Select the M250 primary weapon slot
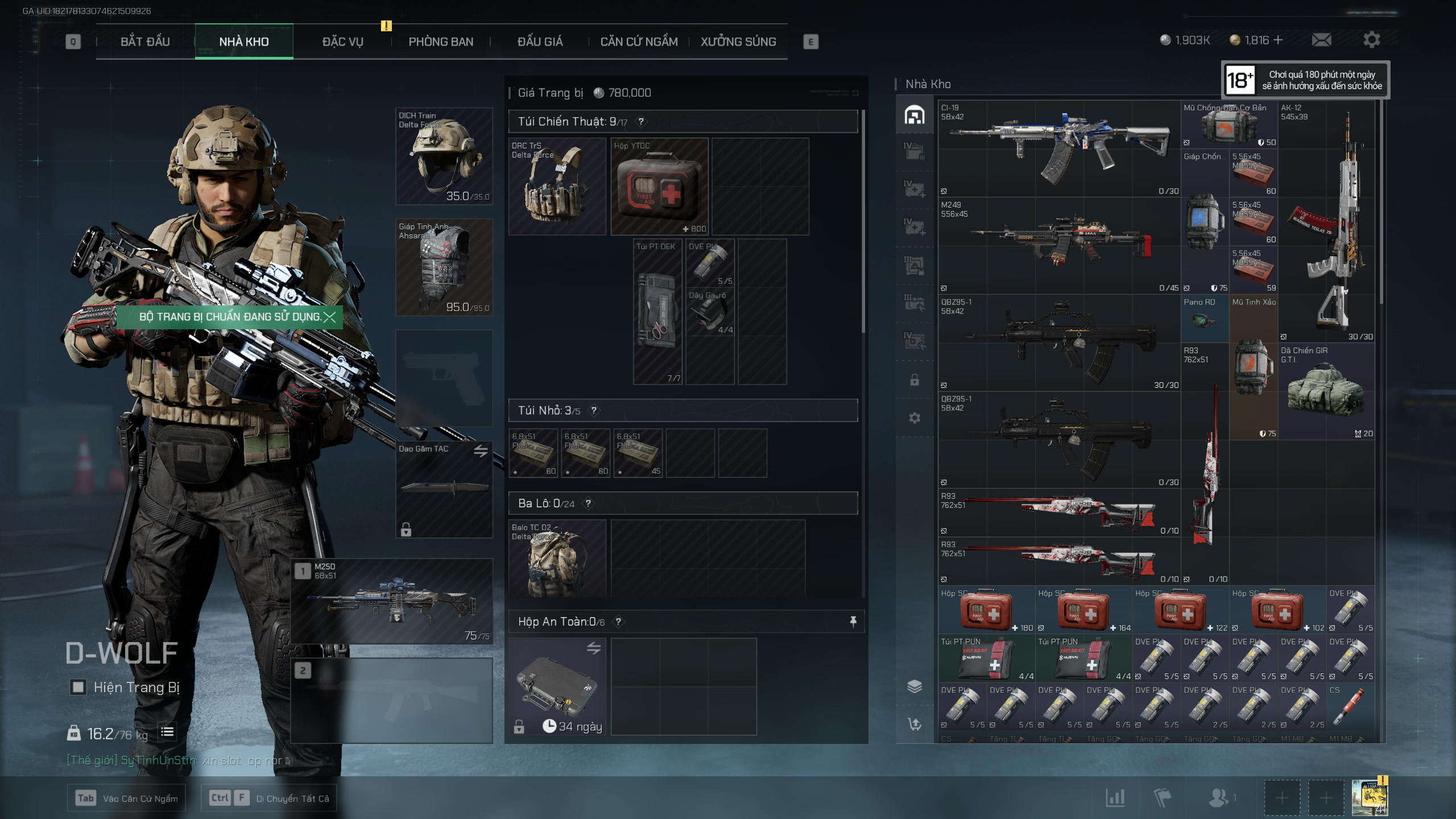Viewport: 1456px width, 819px height. [392, 602]
